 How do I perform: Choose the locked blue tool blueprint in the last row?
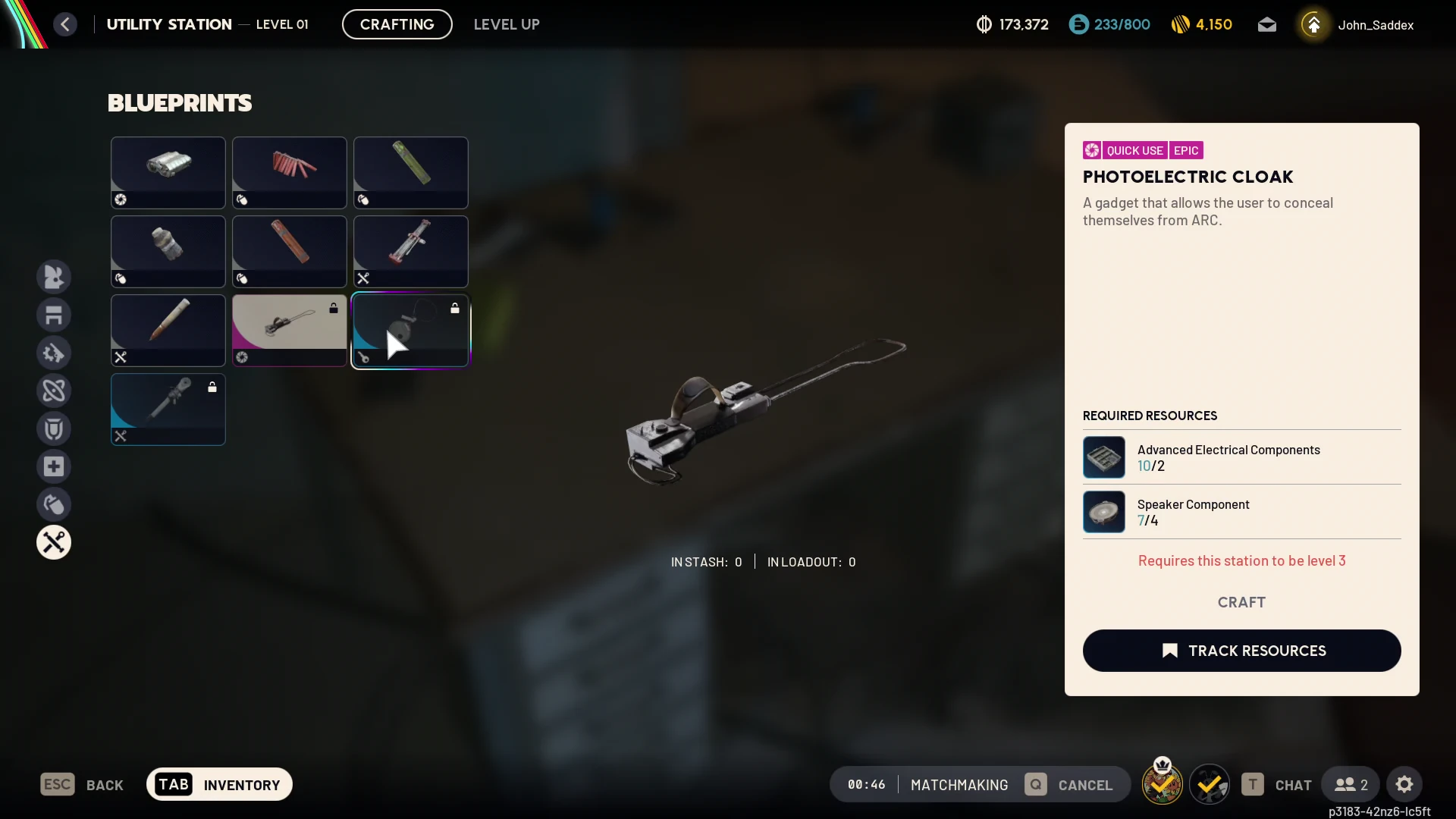pyautogui.click(x=168, y=409)
